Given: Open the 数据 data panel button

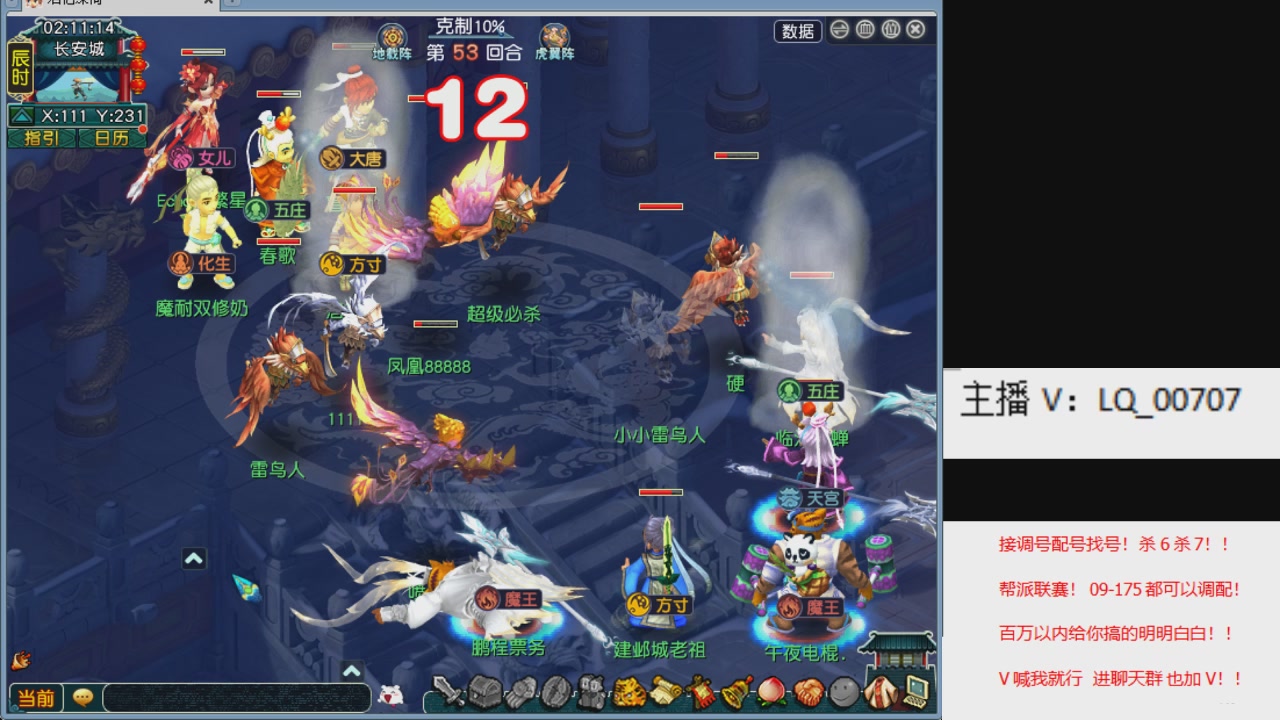Looking at the screenshot, I should click(x=800, y=31).
